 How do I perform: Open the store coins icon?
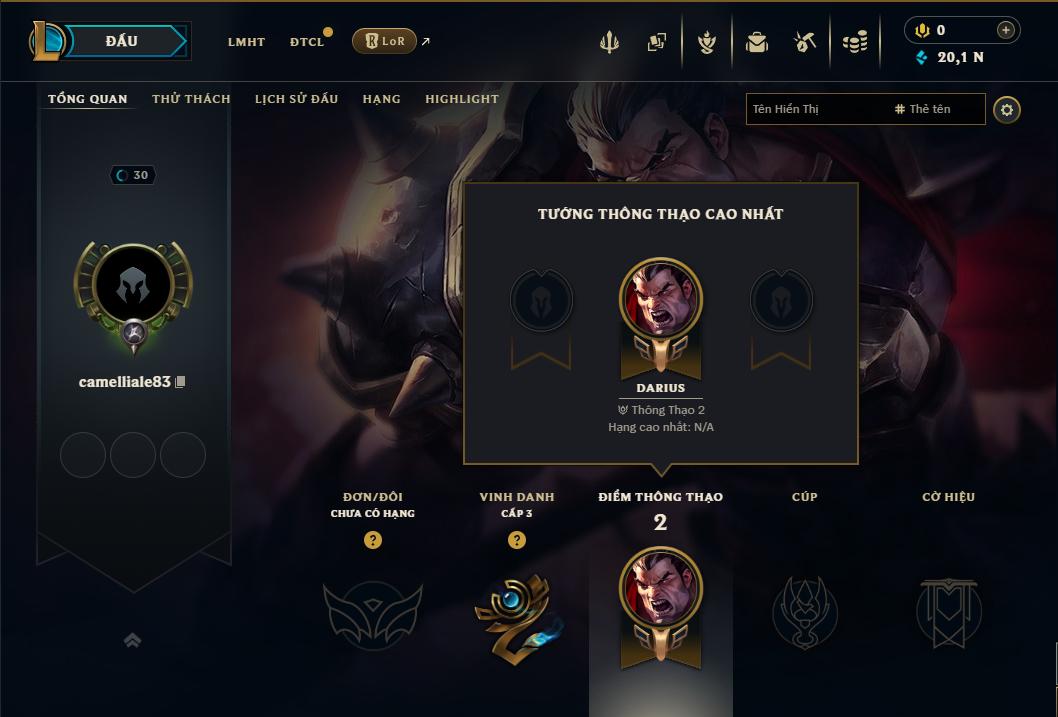854,42
